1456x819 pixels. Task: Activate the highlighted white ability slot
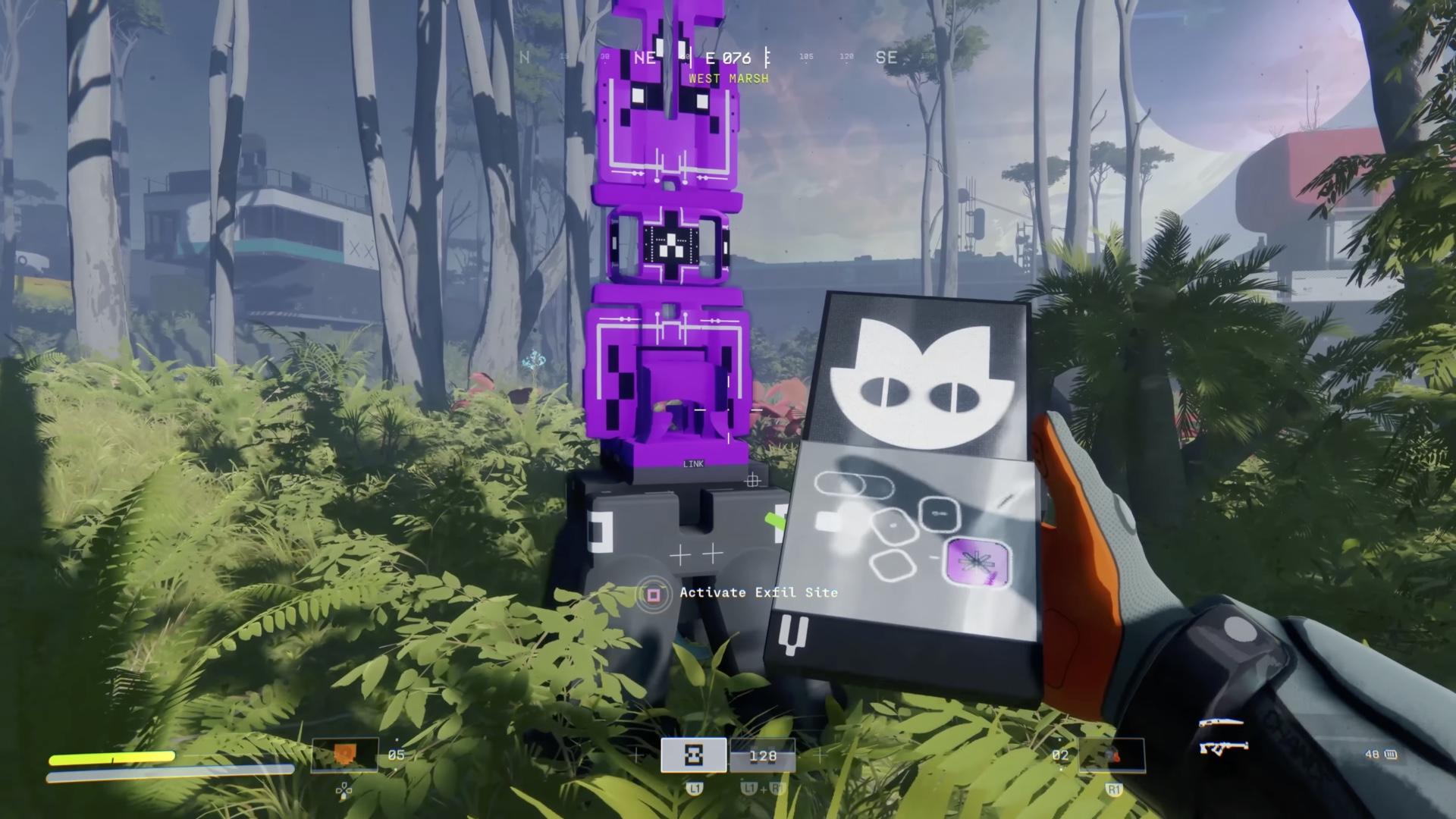693,755
